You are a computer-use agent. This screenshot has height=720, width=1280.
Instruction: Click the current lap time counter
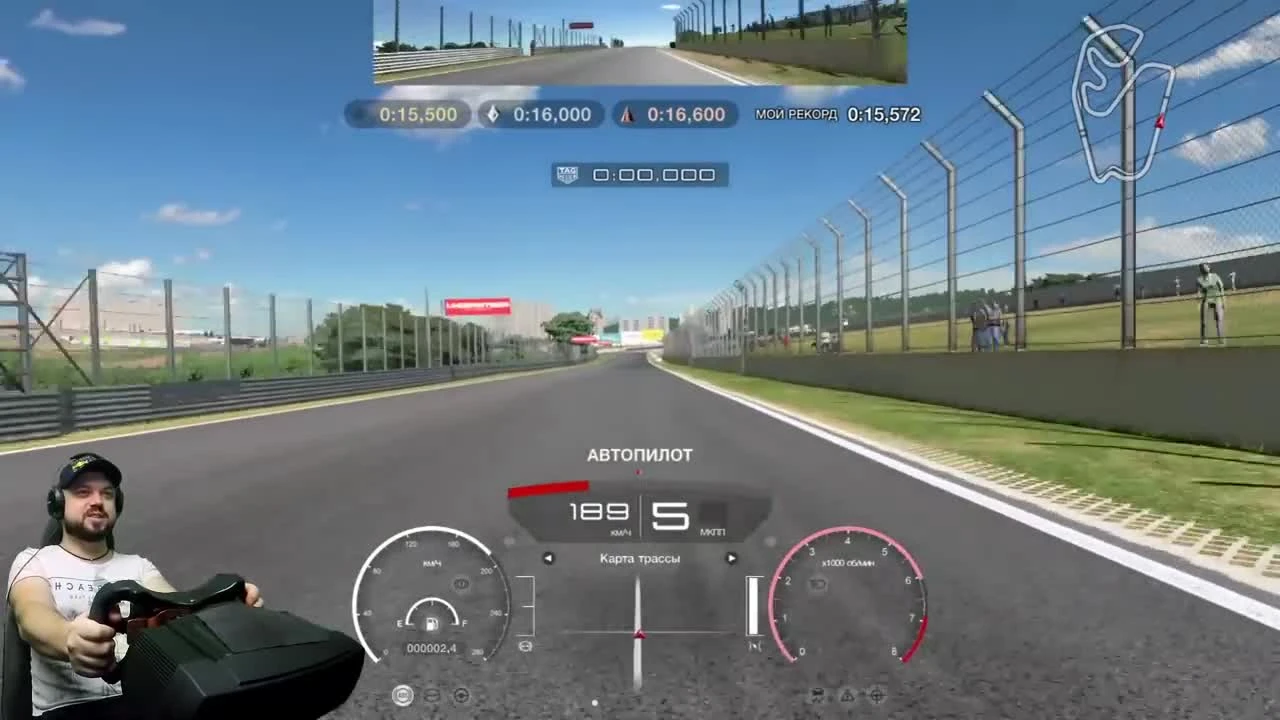click(x=653, y=174)
